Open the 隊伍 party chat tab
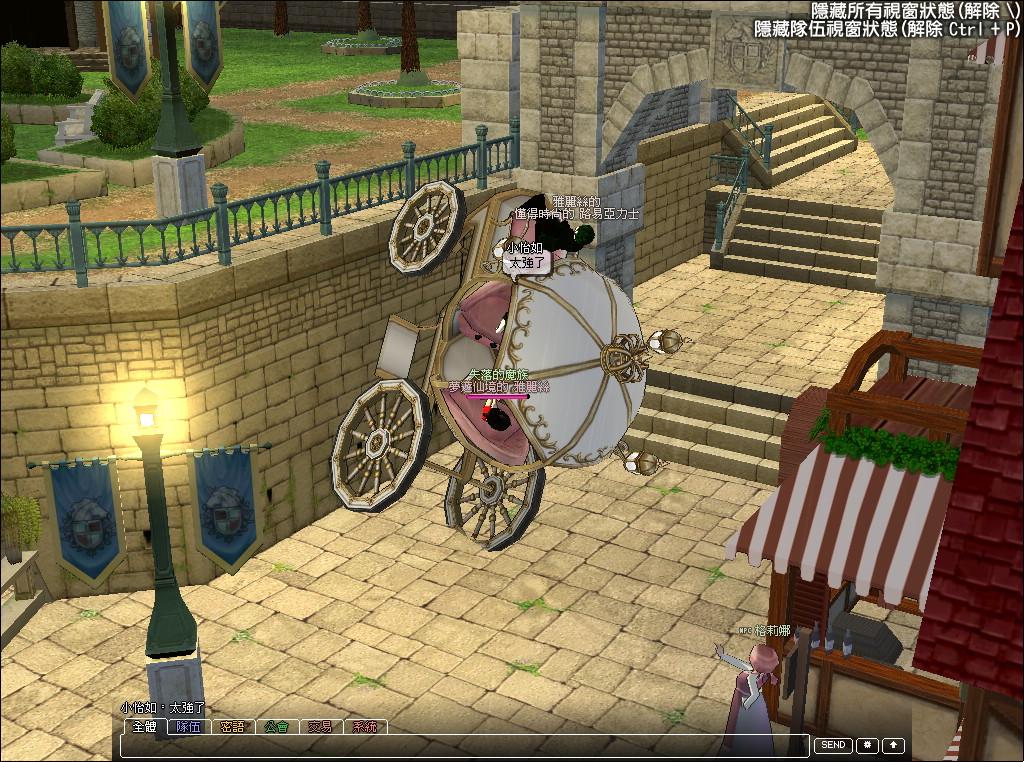Viewport: 1024px width, 762px height. [189, 727]
